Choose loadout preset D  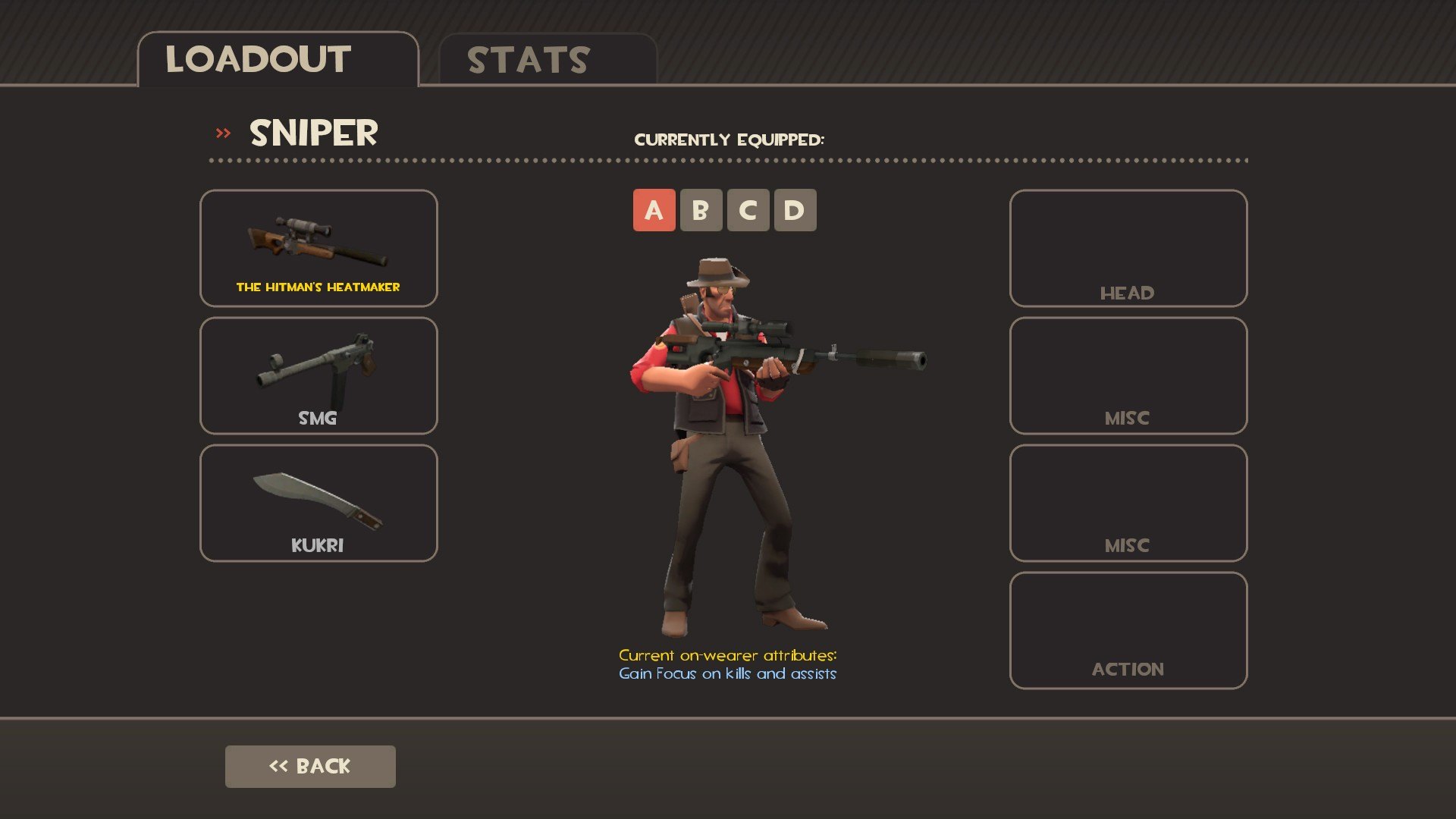(x=795, y=210)
